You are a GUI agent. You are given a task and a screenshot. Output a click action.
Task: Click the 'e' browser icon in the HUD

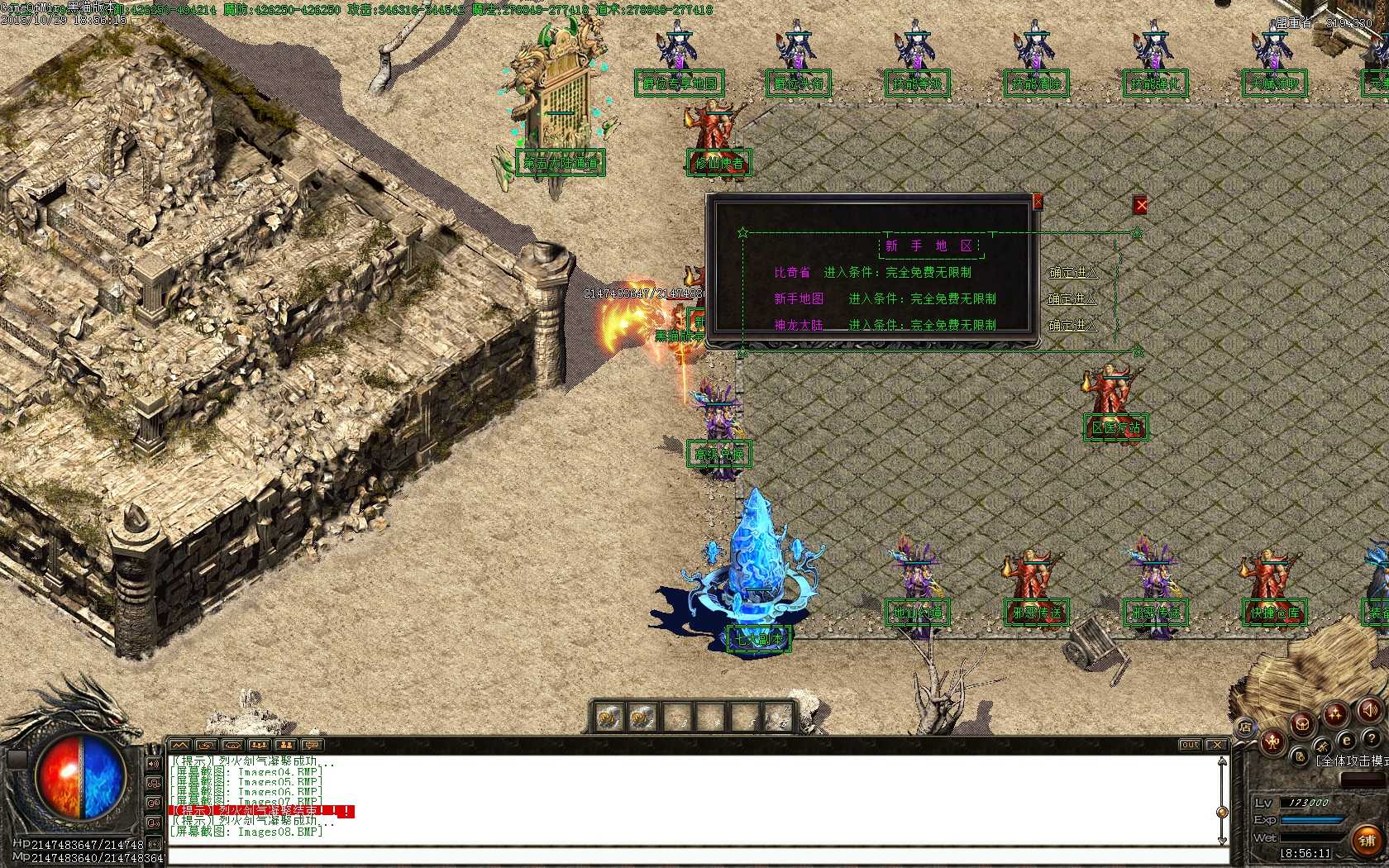[x=1346, y=741]
